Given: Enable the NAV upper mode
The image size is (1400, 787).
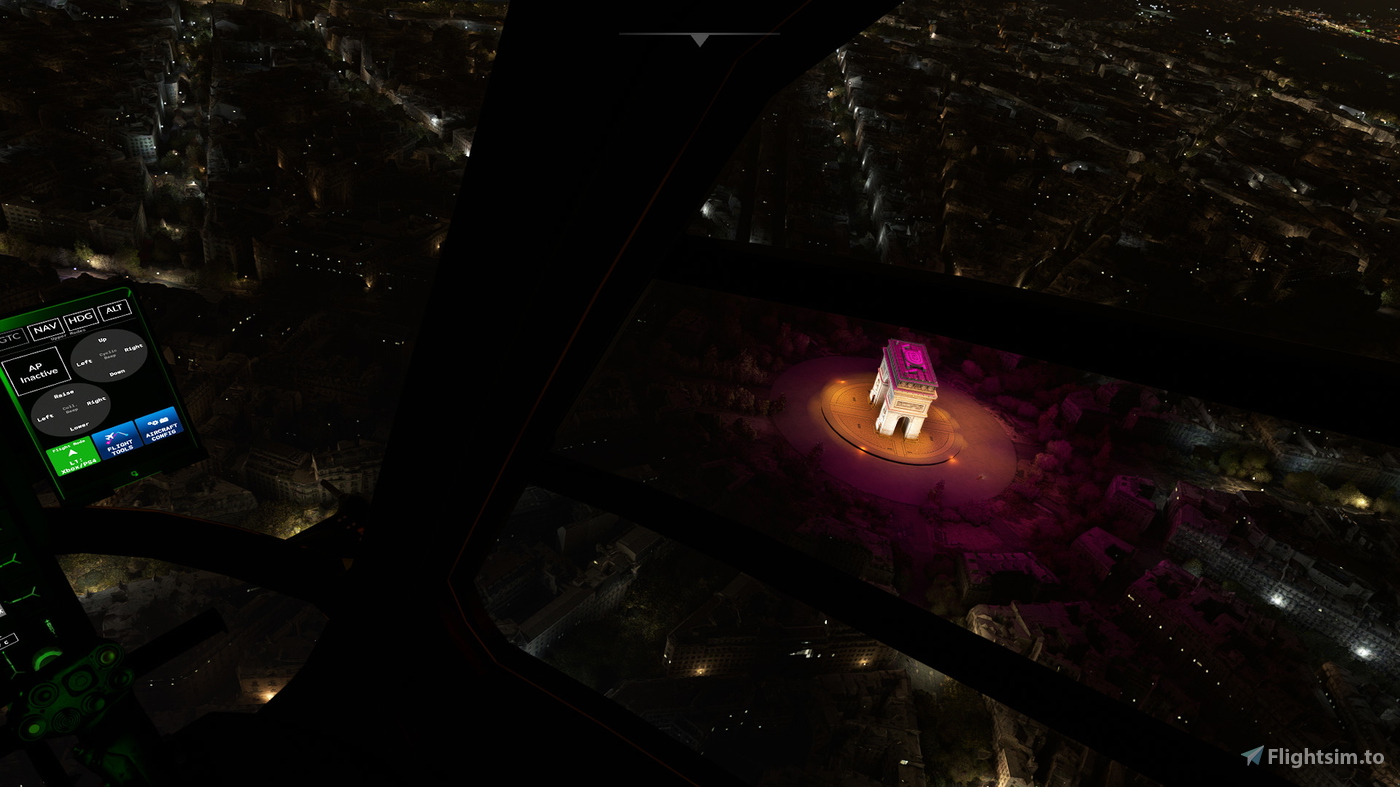Looking at the screenshot, I should [x=45, y=327].
